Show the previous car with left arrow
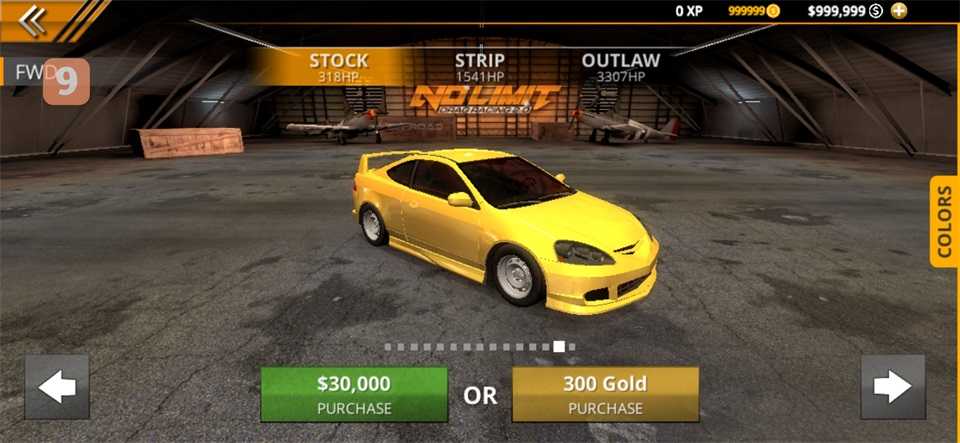 (57, 387)
